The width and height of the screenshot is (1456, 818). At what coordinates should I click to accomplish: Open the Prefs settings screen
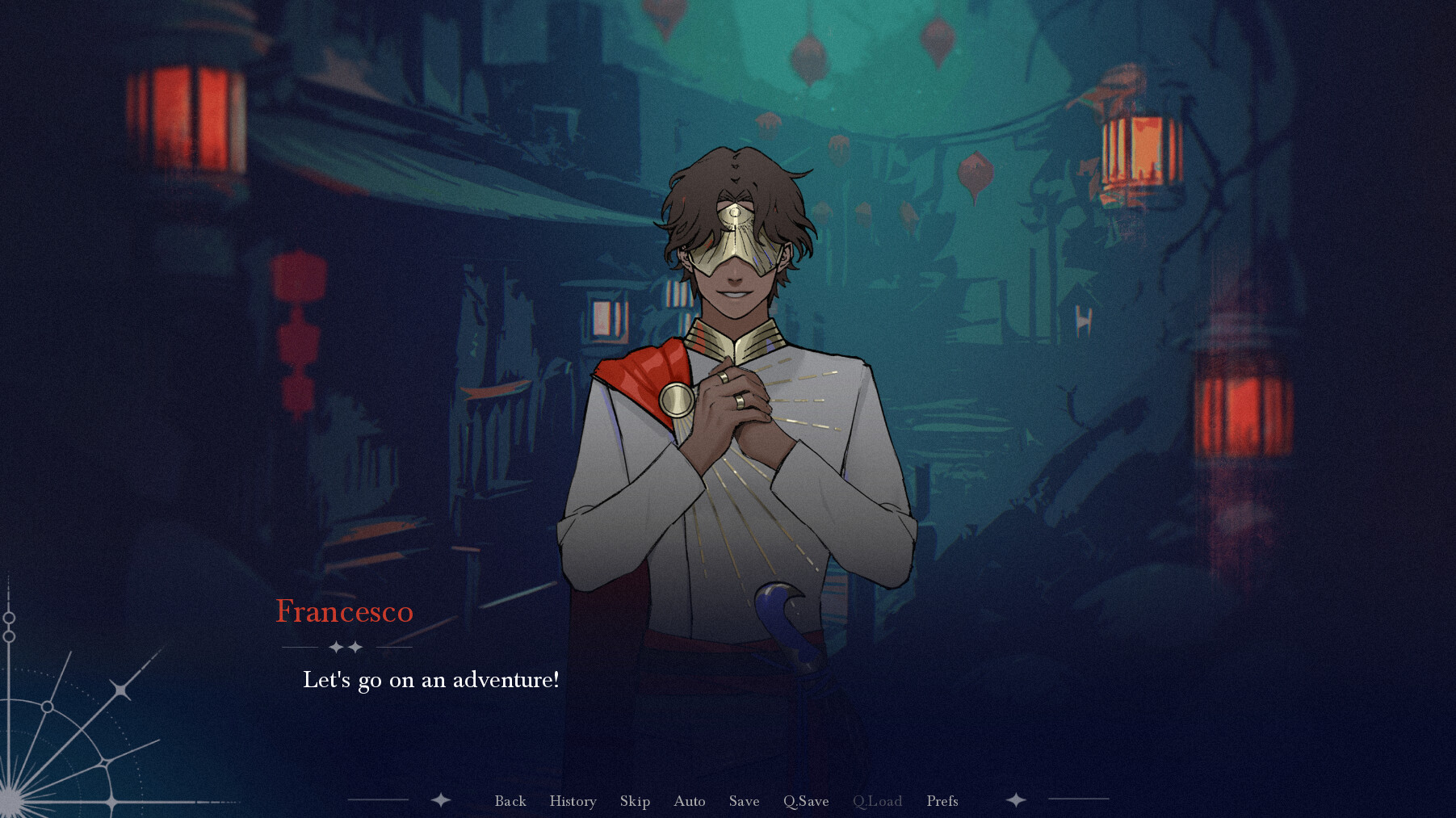[942, 800]
